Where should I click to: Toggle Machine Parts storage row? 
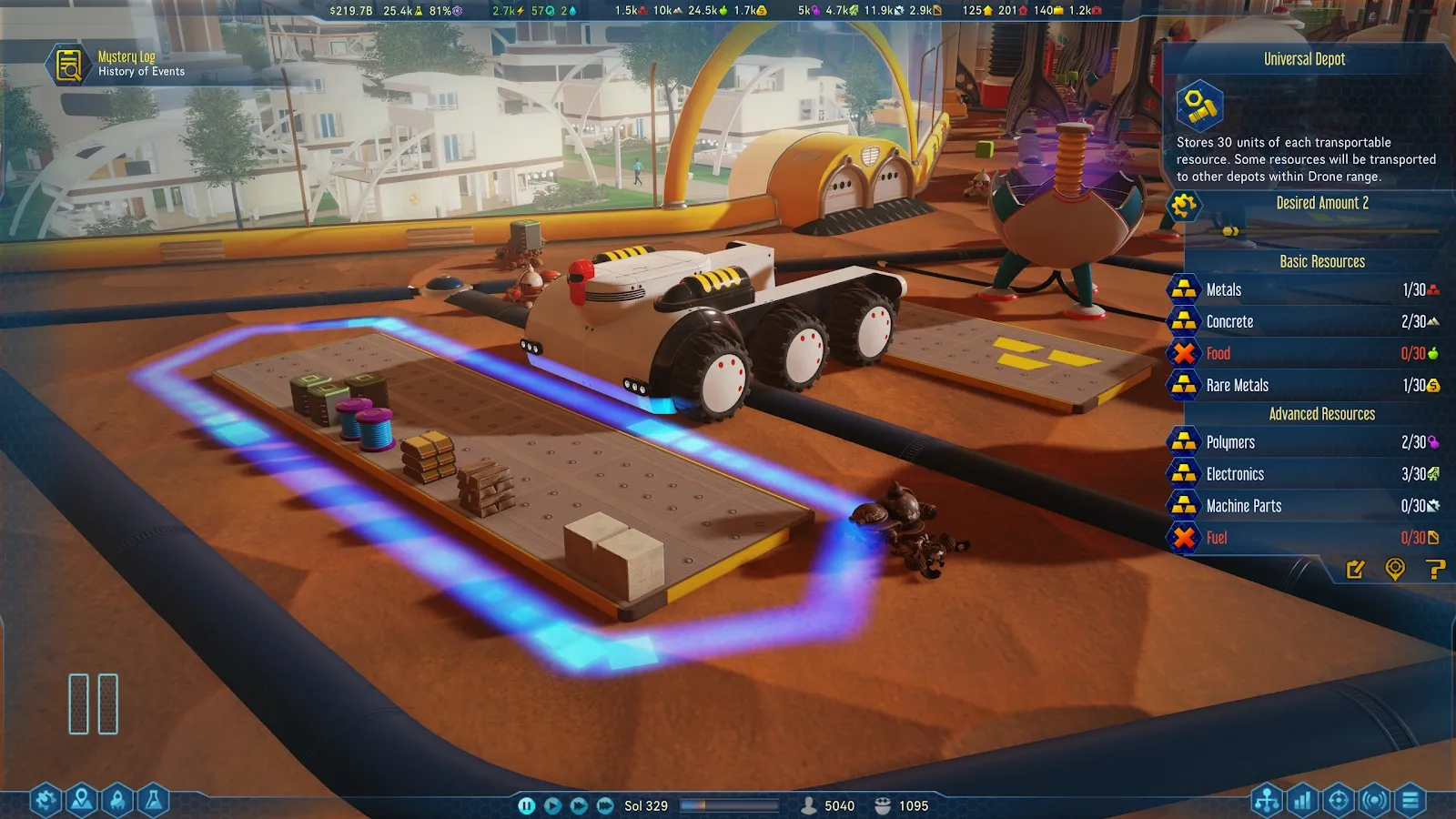[1184, 506]
